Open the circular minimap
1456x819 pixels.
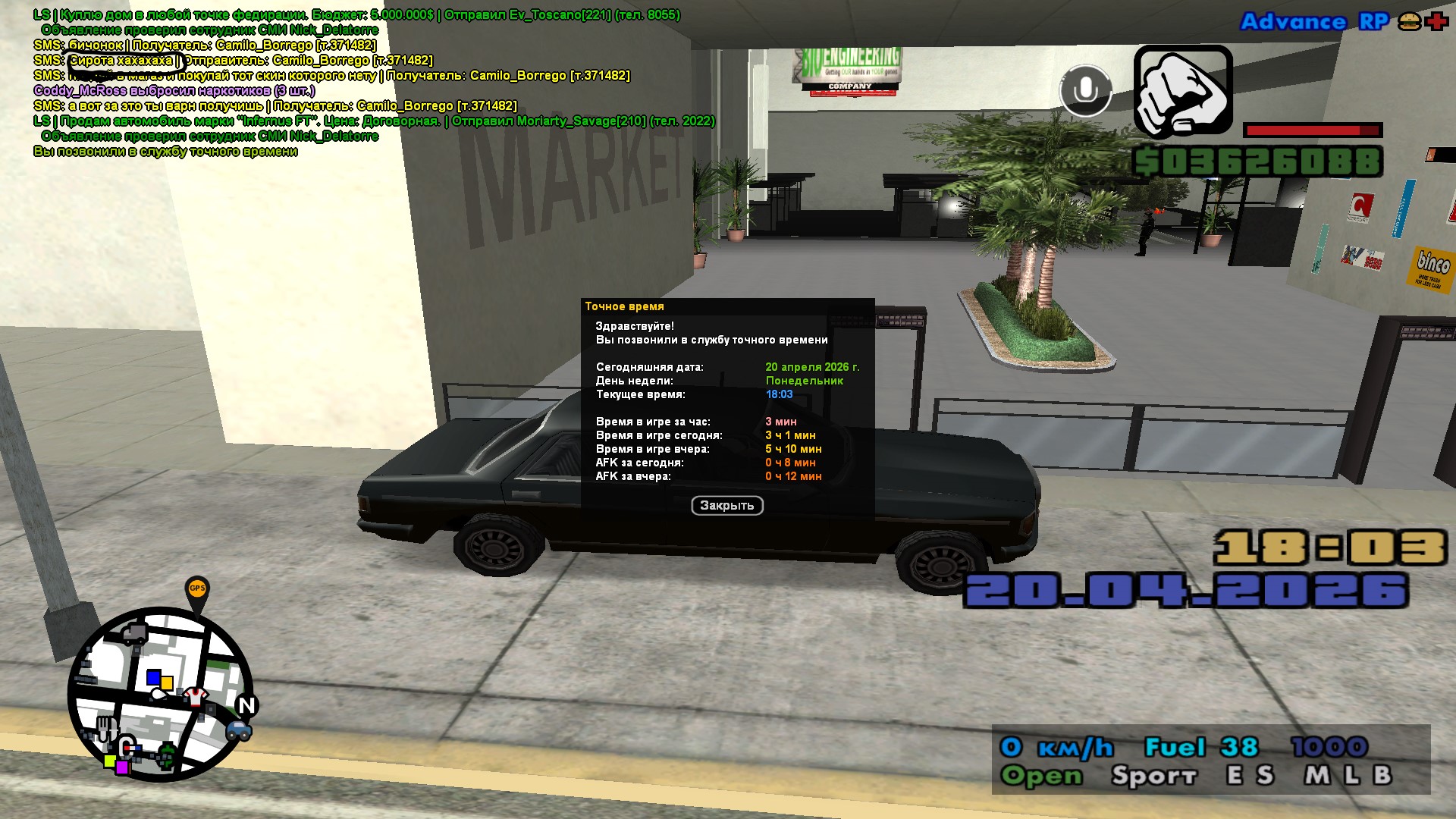click(161, 694)
